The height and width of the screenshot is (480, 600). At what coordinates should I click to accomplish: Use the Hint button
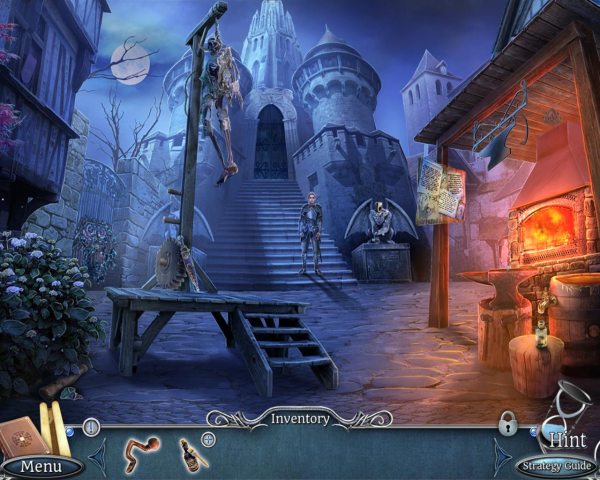[567, 437]
